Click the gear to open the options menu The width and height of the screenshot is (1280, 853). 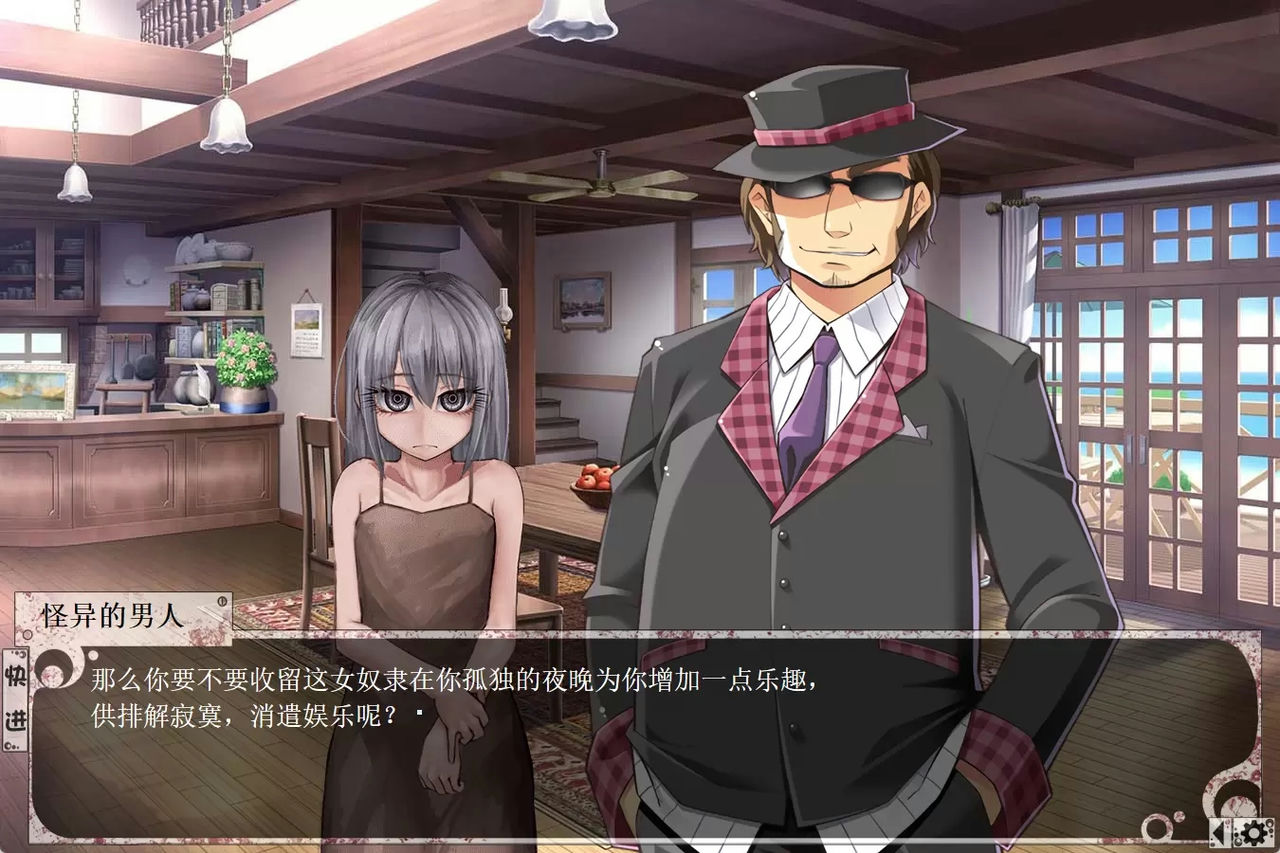point(1253,832)
